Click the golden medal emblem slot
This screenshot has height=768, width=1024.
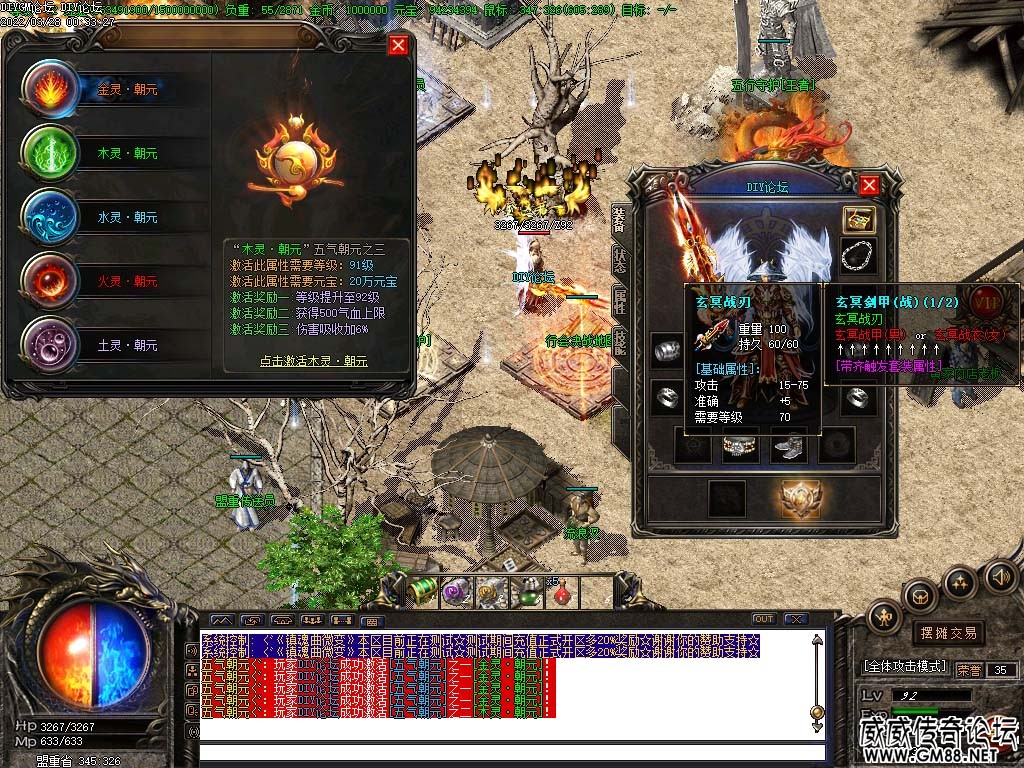click(x=801, y=498)
